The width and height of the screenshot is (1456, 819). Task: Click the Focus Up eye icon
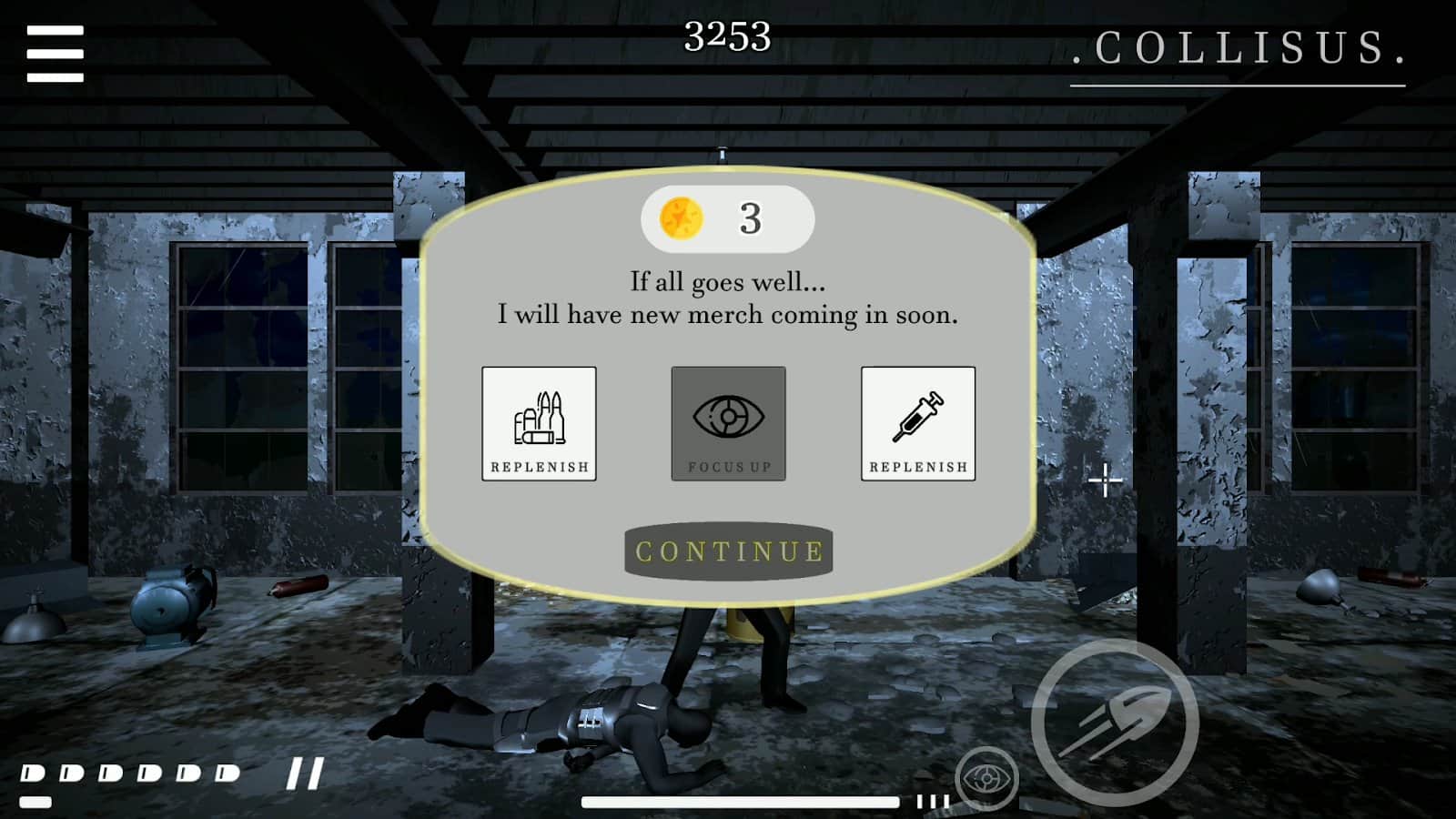pyautogui.click(x=728, y=414)
